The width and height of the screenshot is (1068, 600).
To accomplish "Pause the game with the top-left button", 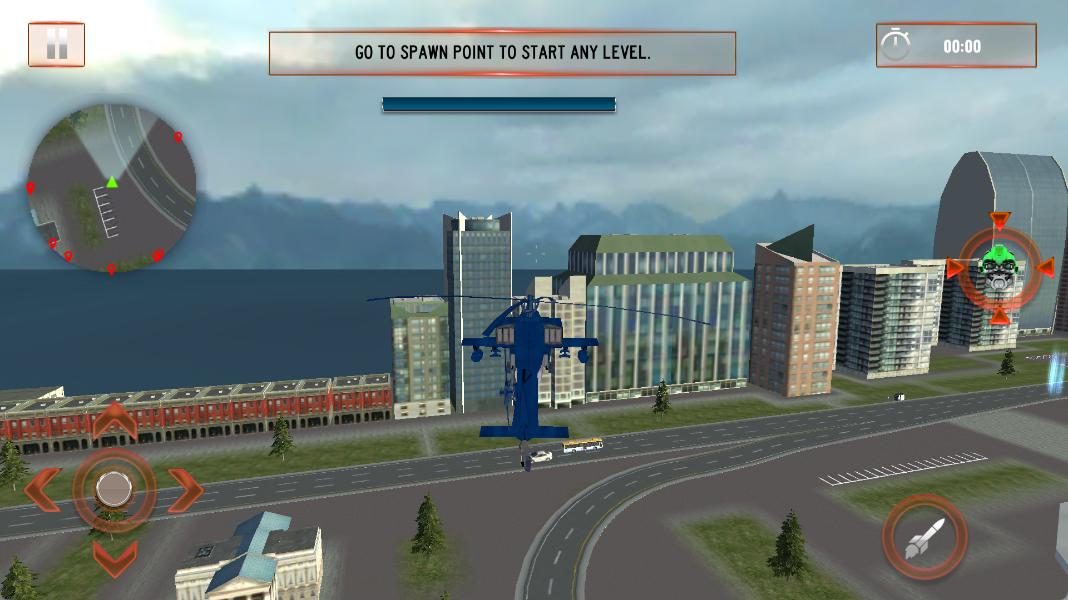I will click(56, 44).
